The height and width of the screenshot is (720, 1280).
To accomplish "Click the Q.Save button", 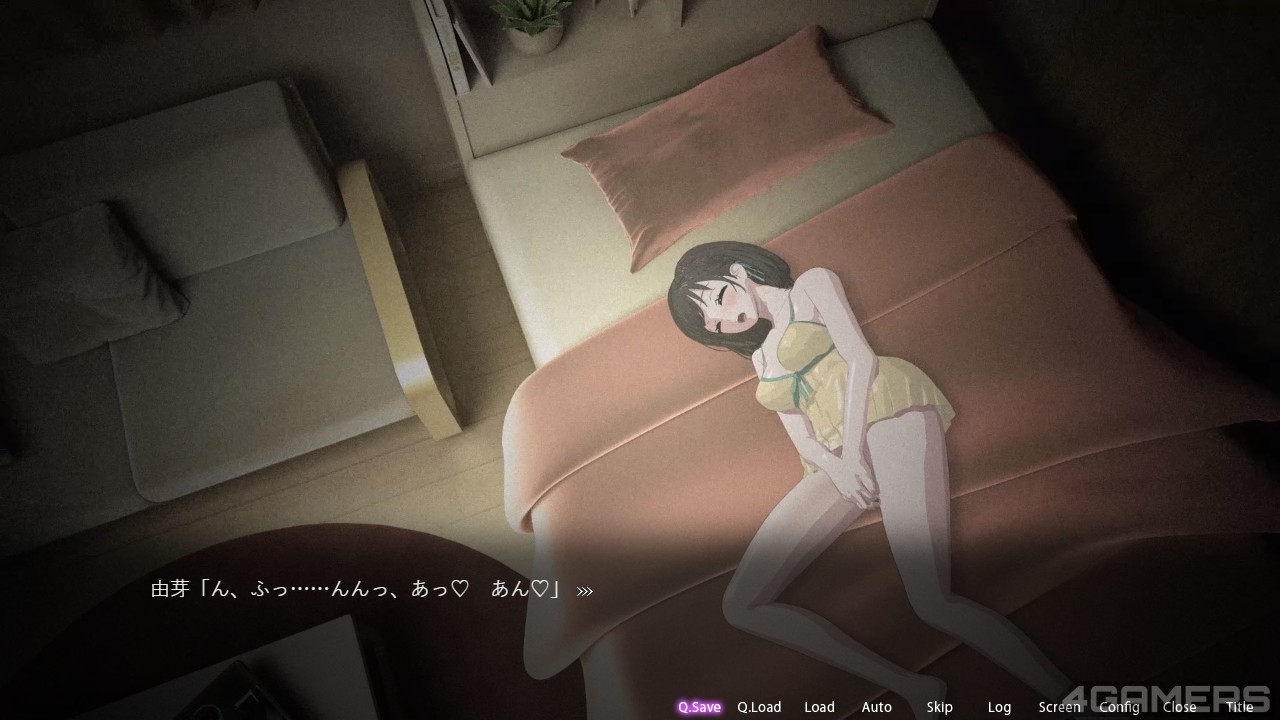I will (699, 707).
